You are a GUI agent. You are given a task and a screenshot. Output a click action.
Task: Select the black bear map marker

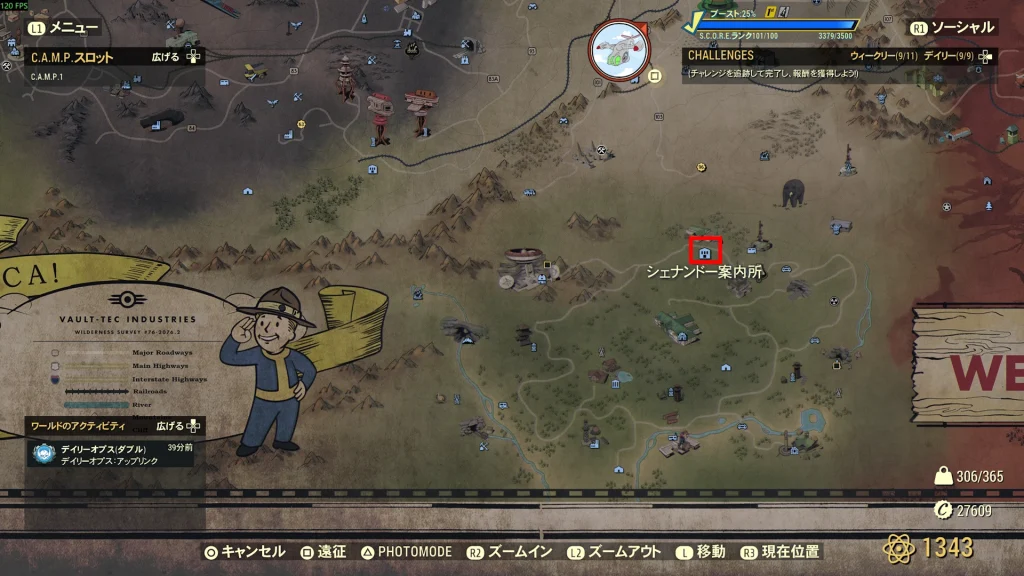pos(795,193)
